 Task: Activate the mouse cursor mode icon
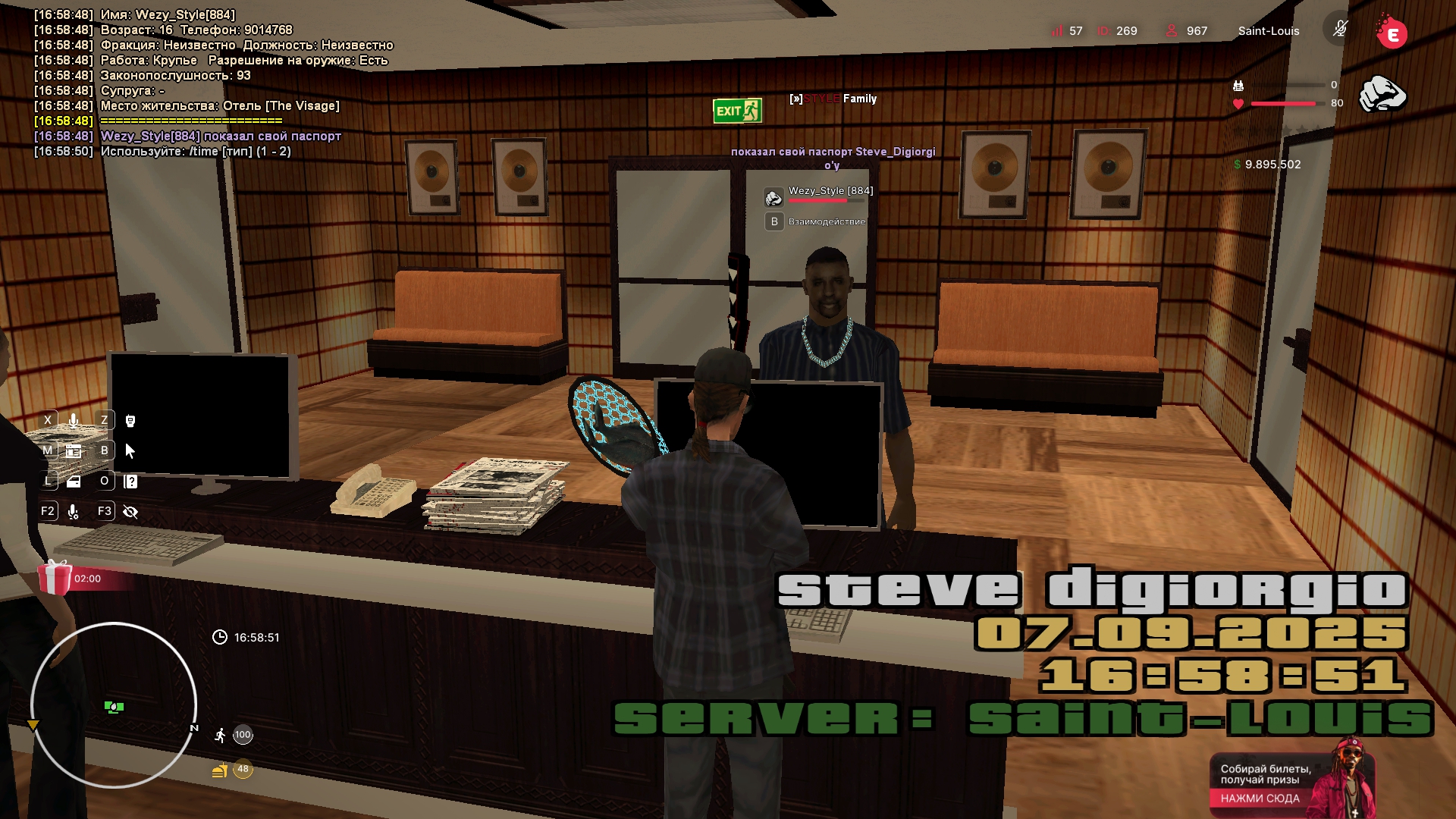pyautogui.click(x=130, y=450)
